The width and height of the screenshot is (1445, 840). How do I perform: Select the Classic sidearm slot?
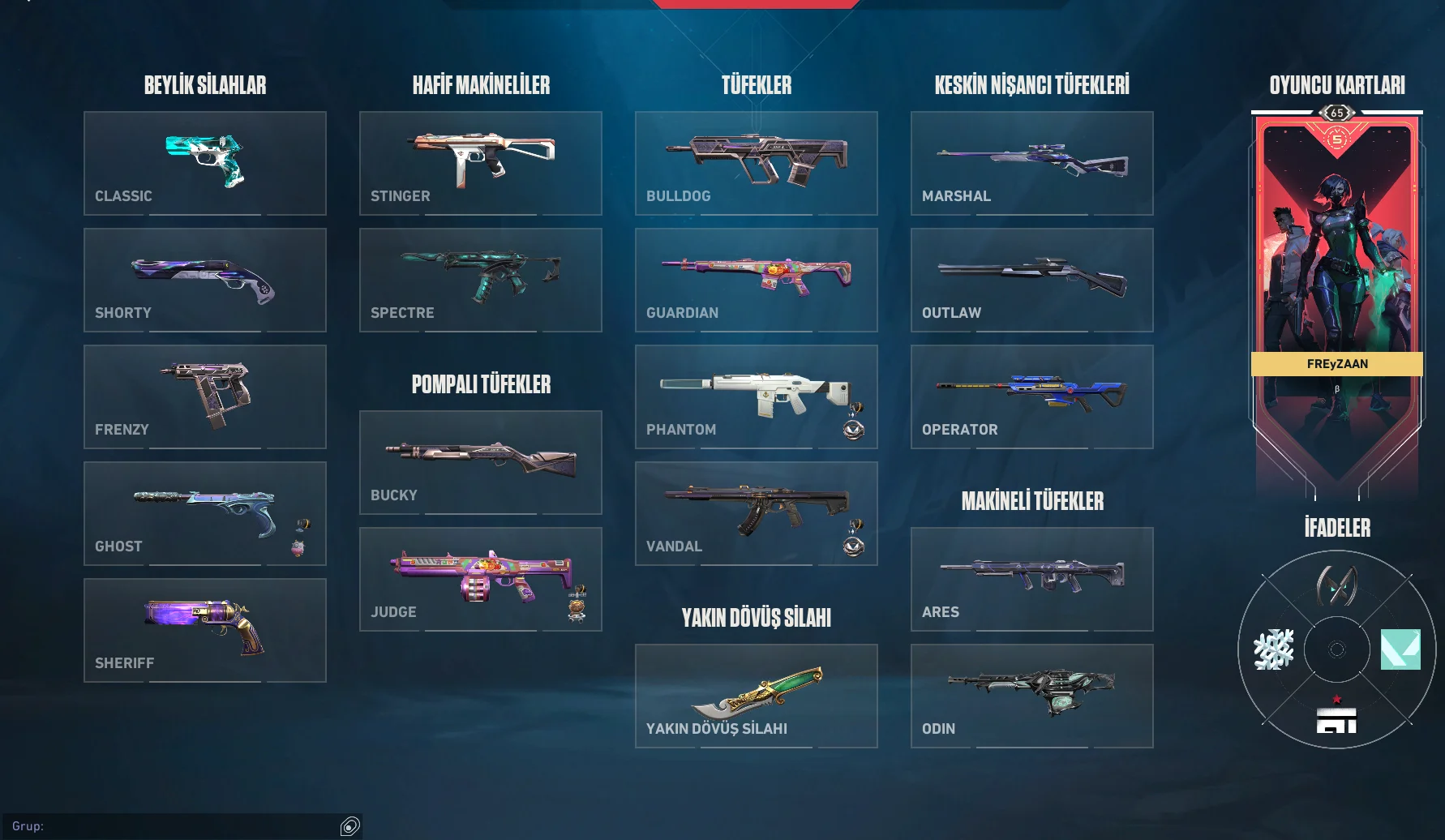point(204,163)
